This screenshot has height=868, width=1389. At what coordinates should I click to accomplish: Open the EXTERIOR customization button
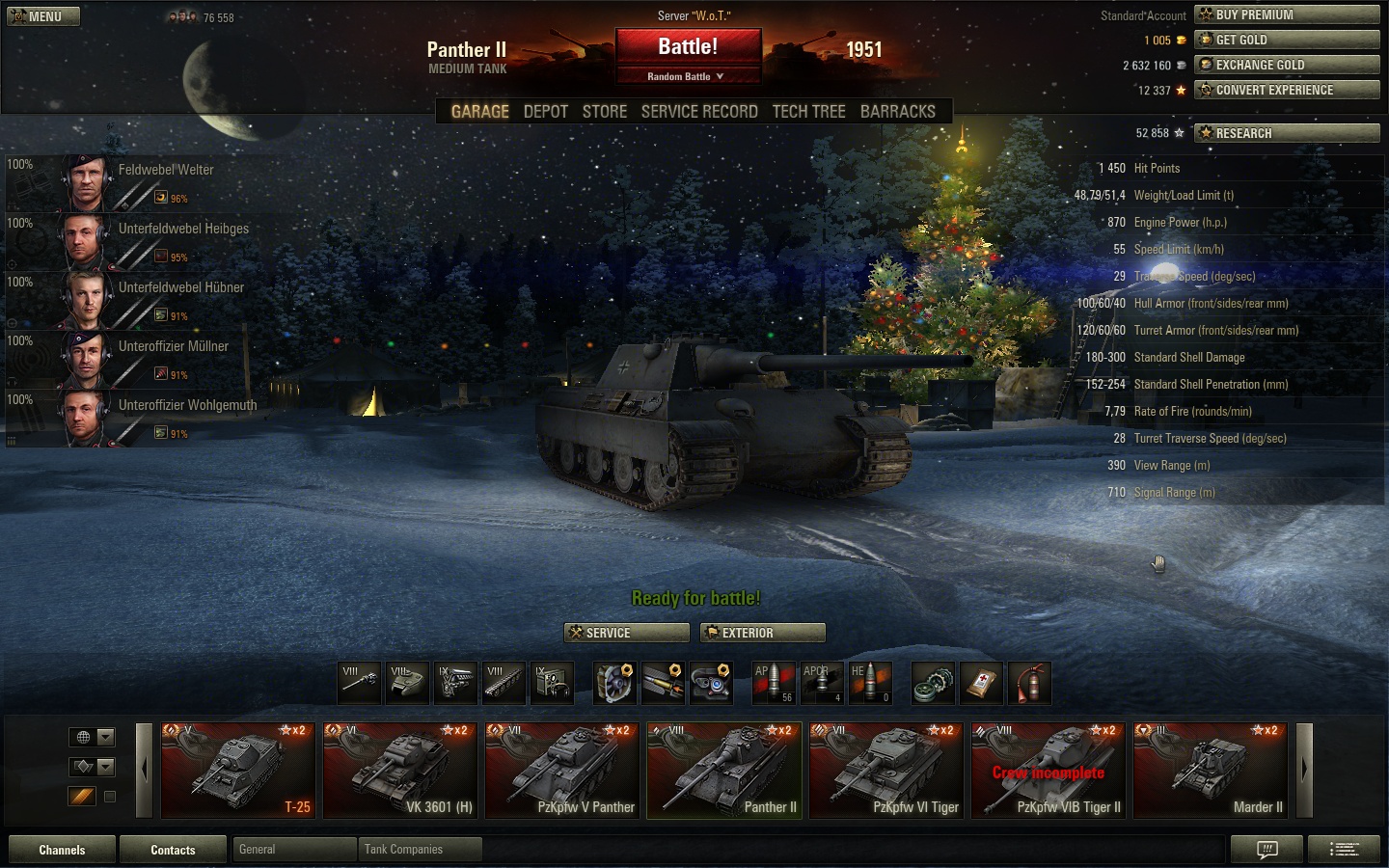click(x=763, y=633)
